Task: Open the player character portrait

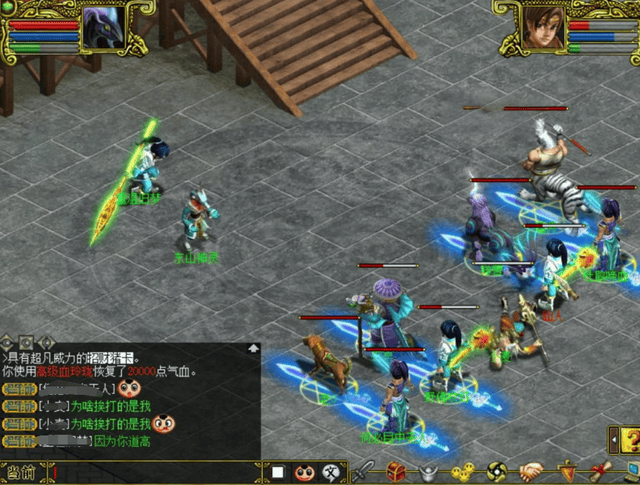Action: [x=541, y=27]
